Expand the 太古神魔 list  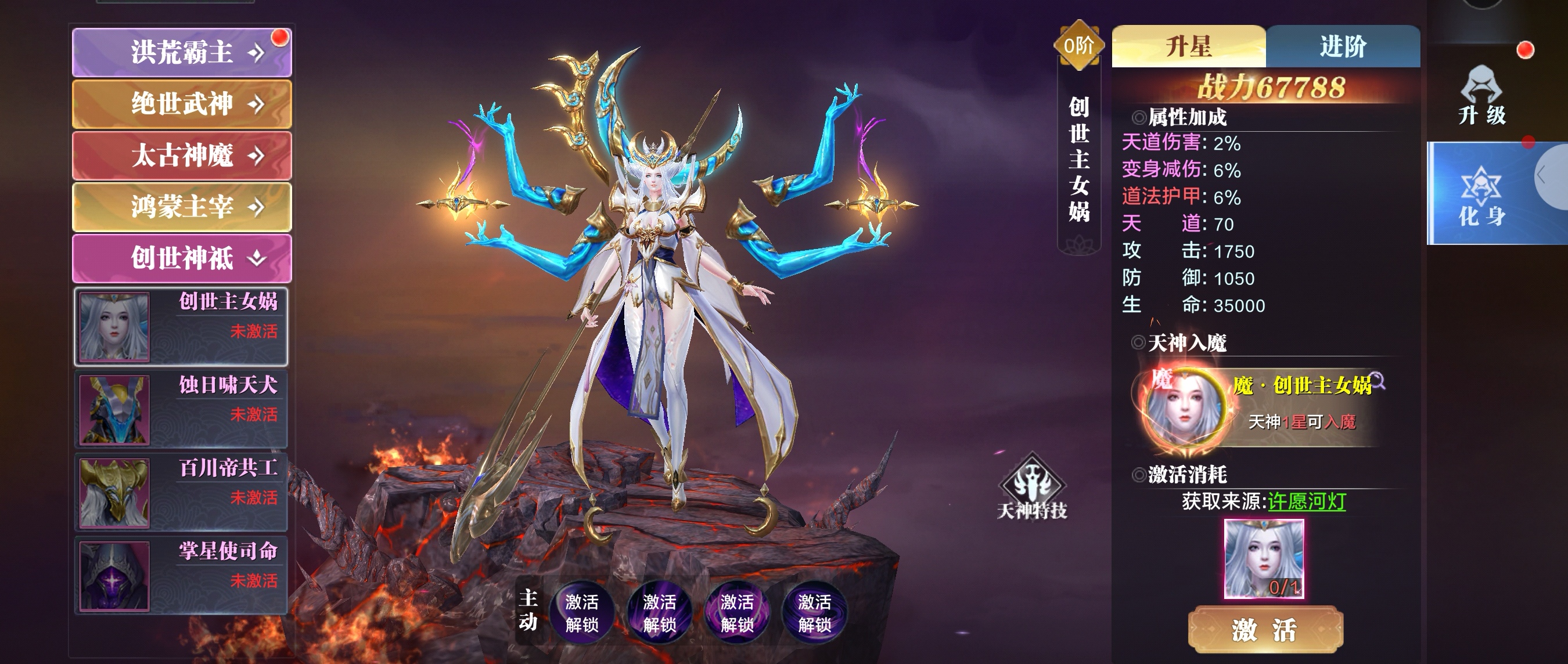181,155
